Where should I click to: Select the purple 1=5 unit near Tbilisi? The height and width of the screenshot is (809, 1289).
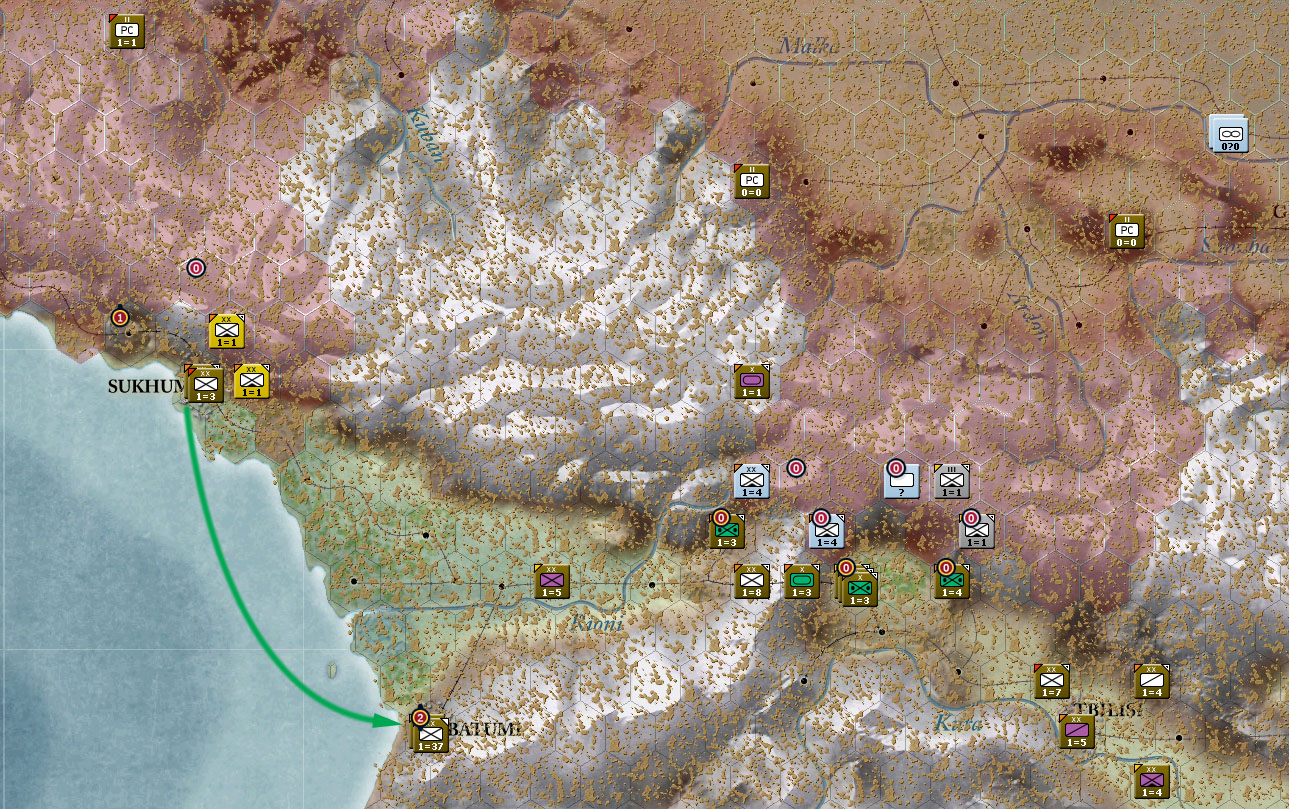pyautogui.click(x=1077, y=733)
